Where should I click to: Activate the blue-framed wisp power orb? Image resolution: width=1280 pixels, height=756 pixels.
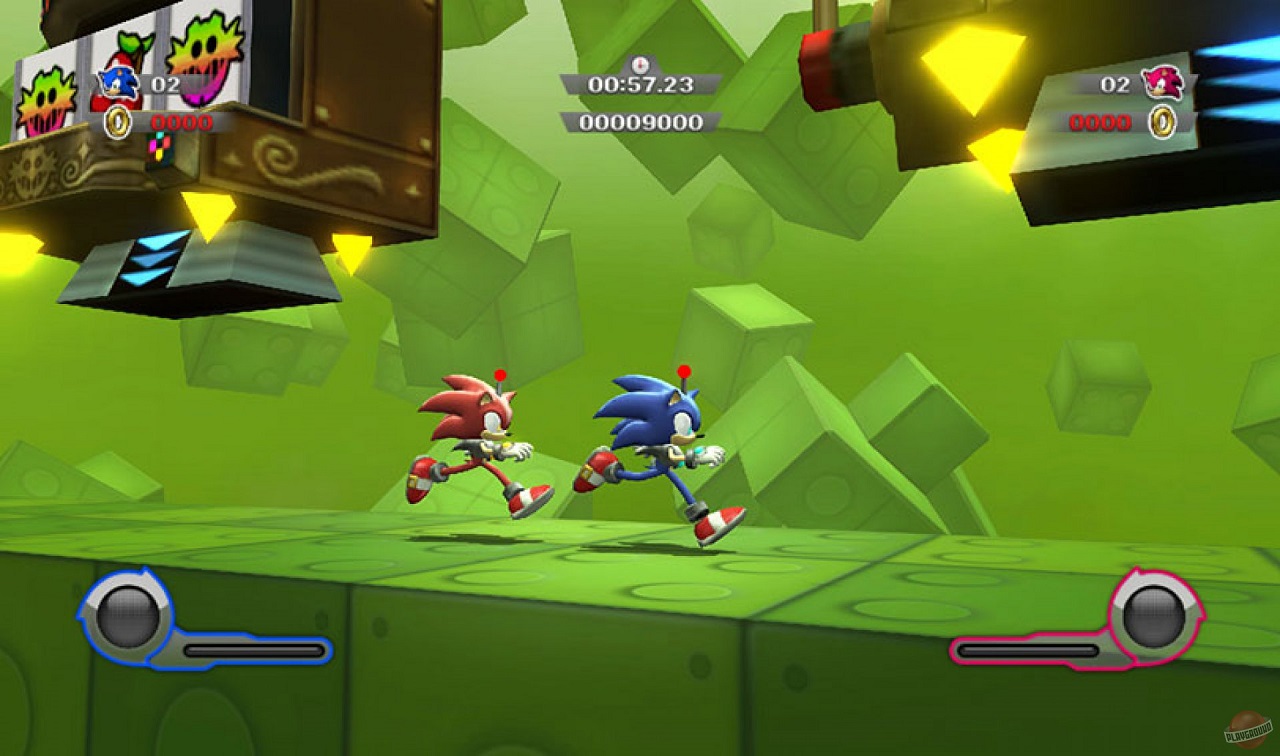click(x=128, y=615)
